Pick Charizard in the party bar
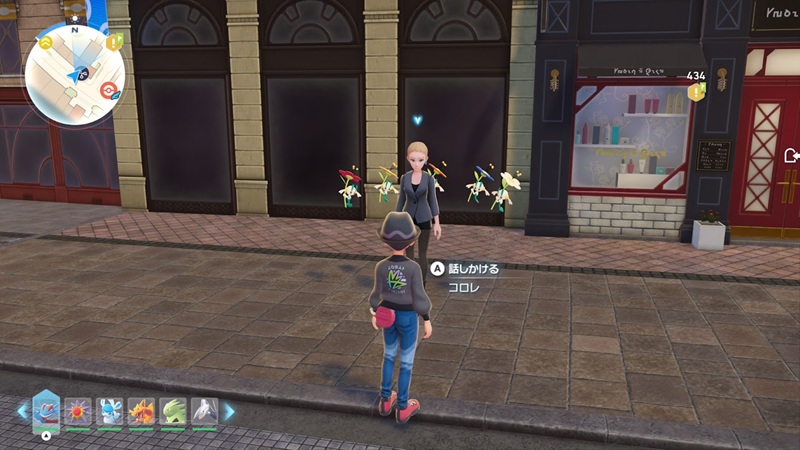Viewport: 800px width, 450px height. [x=141, y=411]
